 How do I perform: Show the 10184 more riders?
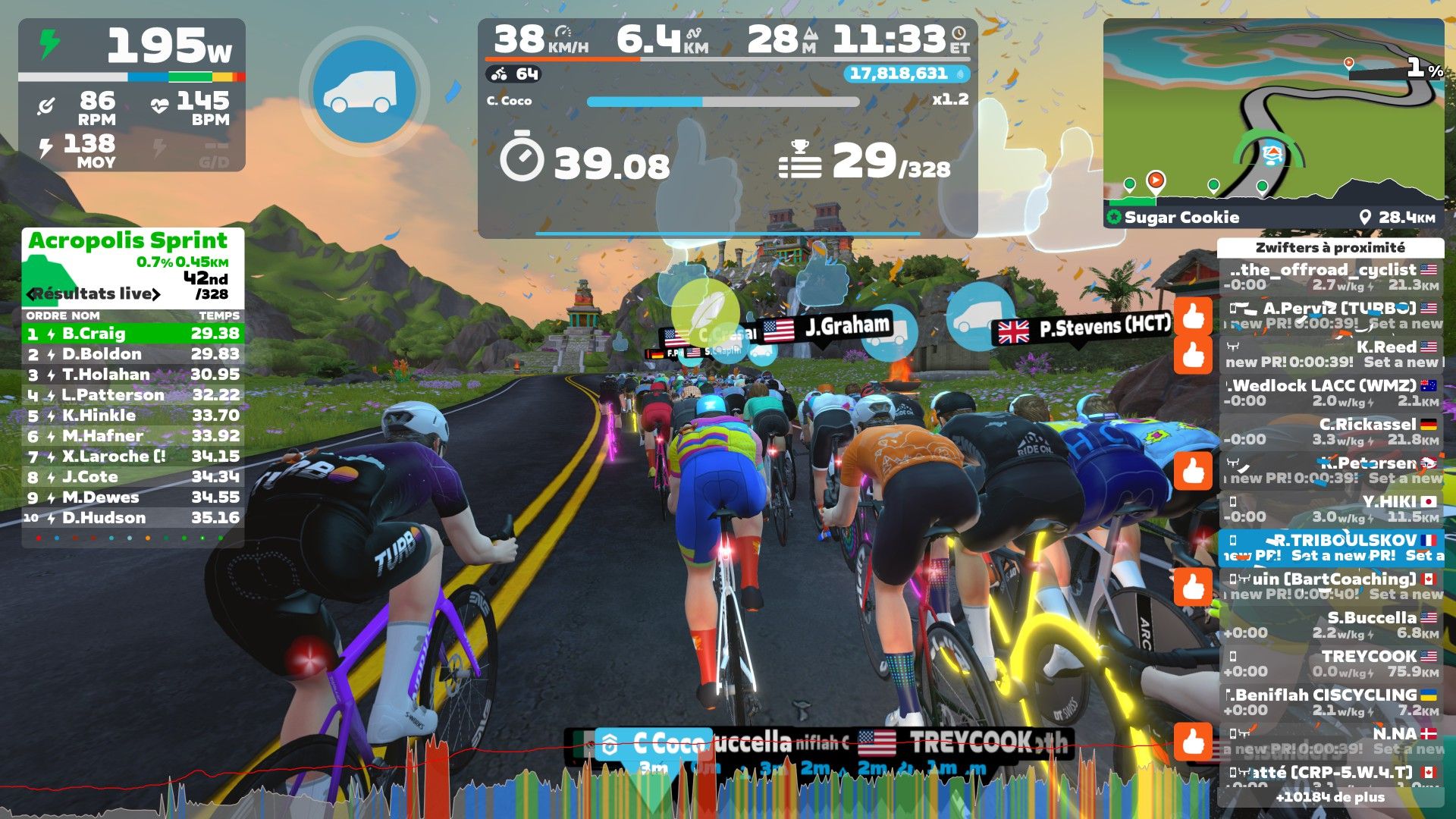point(1330,797)
